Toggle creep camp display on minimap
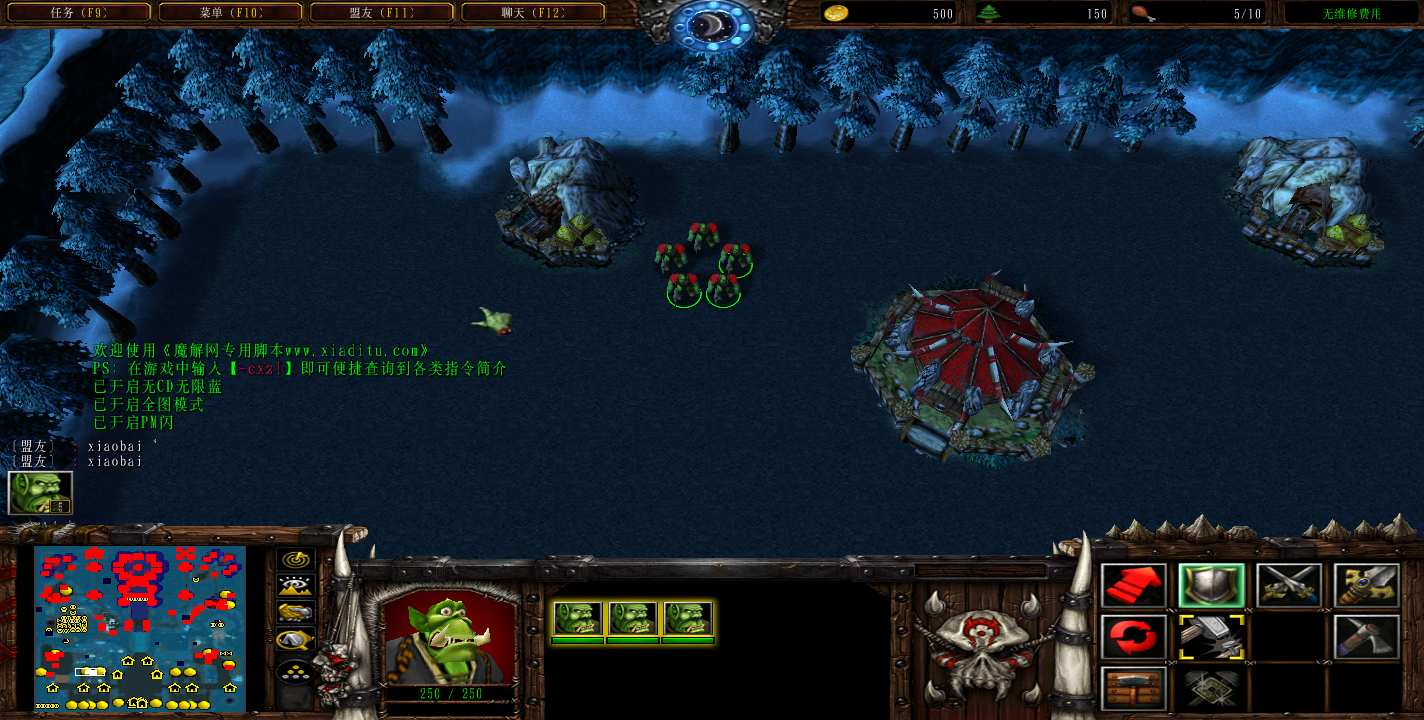Image resolution: width=1424 pixels, height=720 pixels. (295, 638)
